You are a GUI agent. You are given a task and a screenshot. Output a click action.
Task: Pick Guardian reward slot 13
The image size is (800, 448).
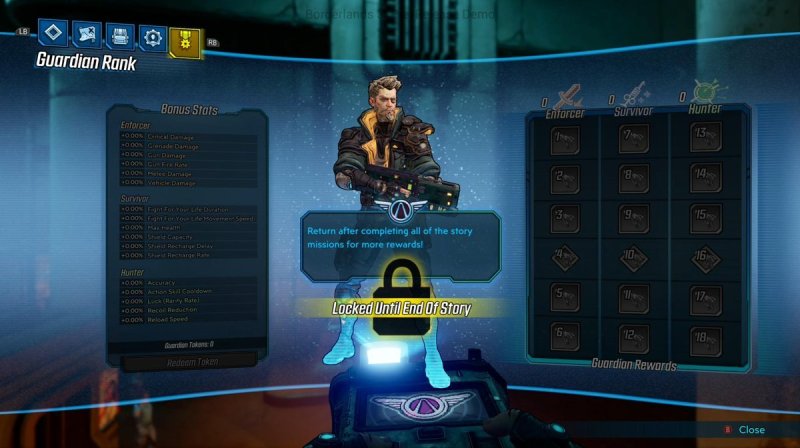click(705, 139)
